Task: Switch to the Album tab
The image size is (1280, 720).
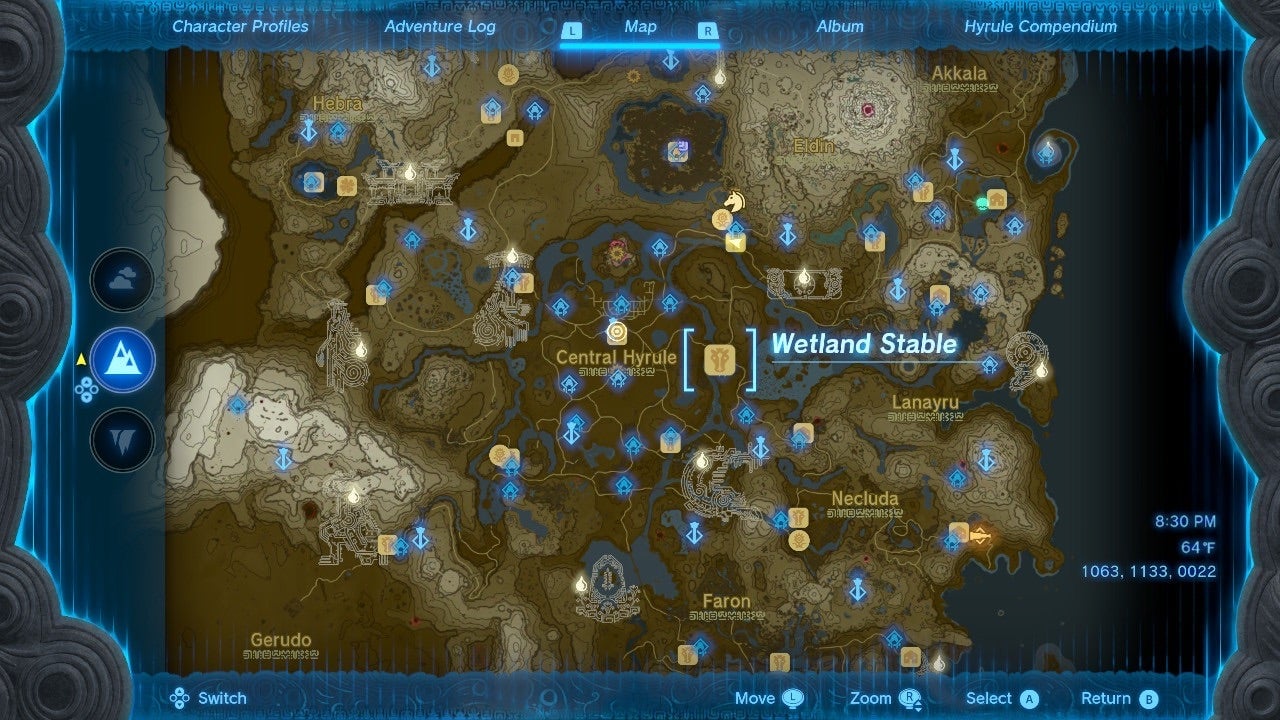Action: [841, 27]
